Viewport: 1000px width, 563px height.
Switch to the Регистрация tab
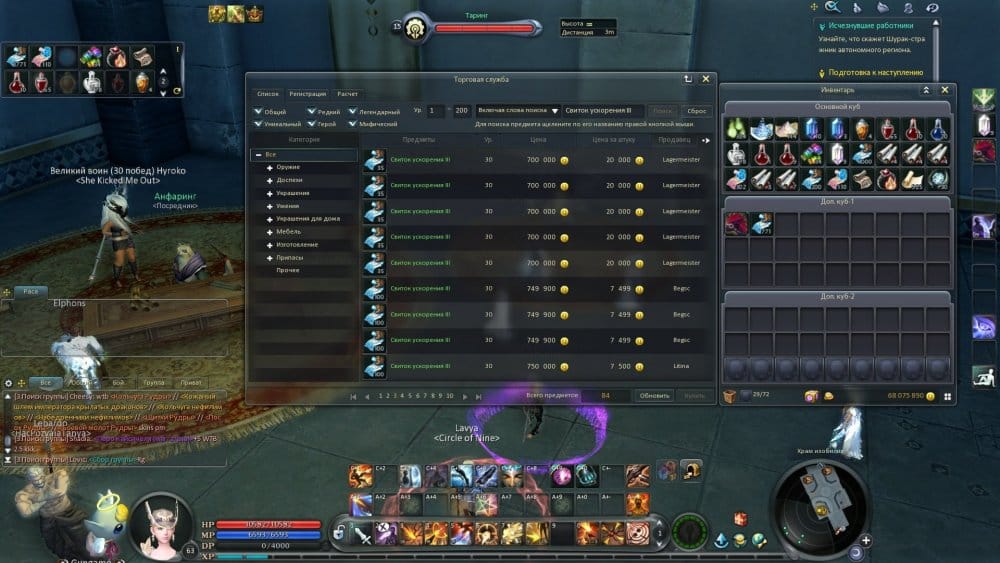[x=307, y=93]
